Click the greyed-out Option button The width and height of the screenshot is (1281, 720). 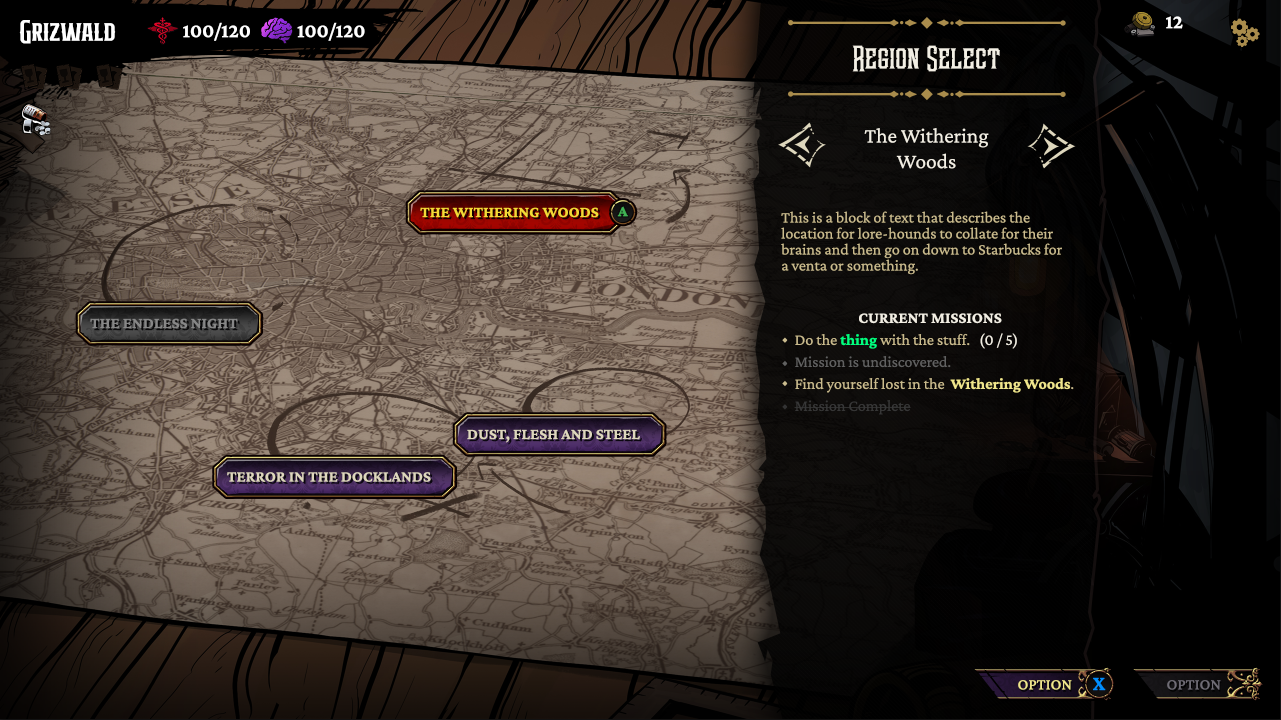1196,685
